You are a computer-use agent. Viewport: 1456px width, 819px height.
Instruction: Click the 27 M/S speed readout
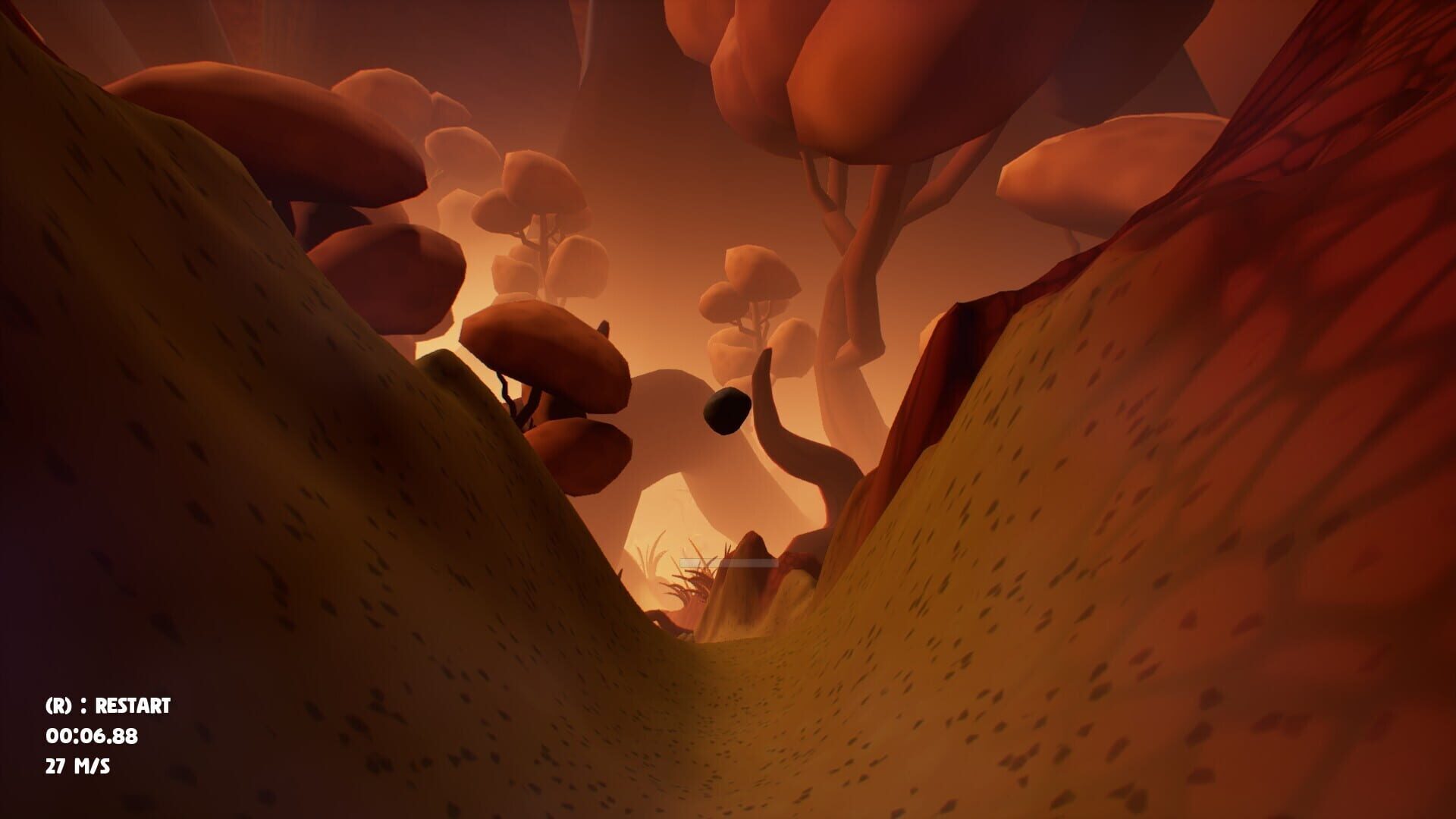tap(78, 766)
